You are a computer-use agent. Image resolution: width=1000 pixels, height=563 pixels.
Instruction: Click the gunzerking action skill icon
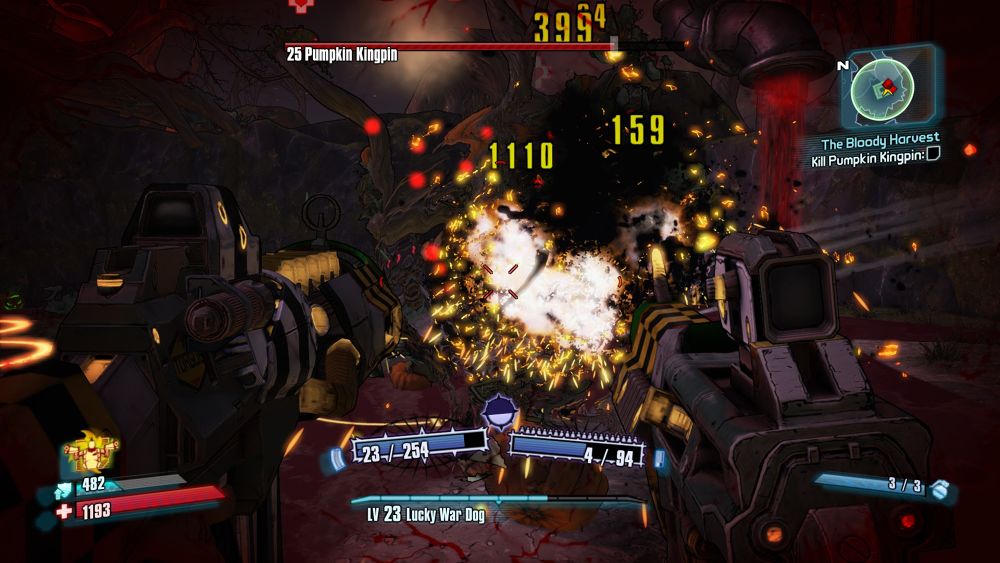(91, 453)
